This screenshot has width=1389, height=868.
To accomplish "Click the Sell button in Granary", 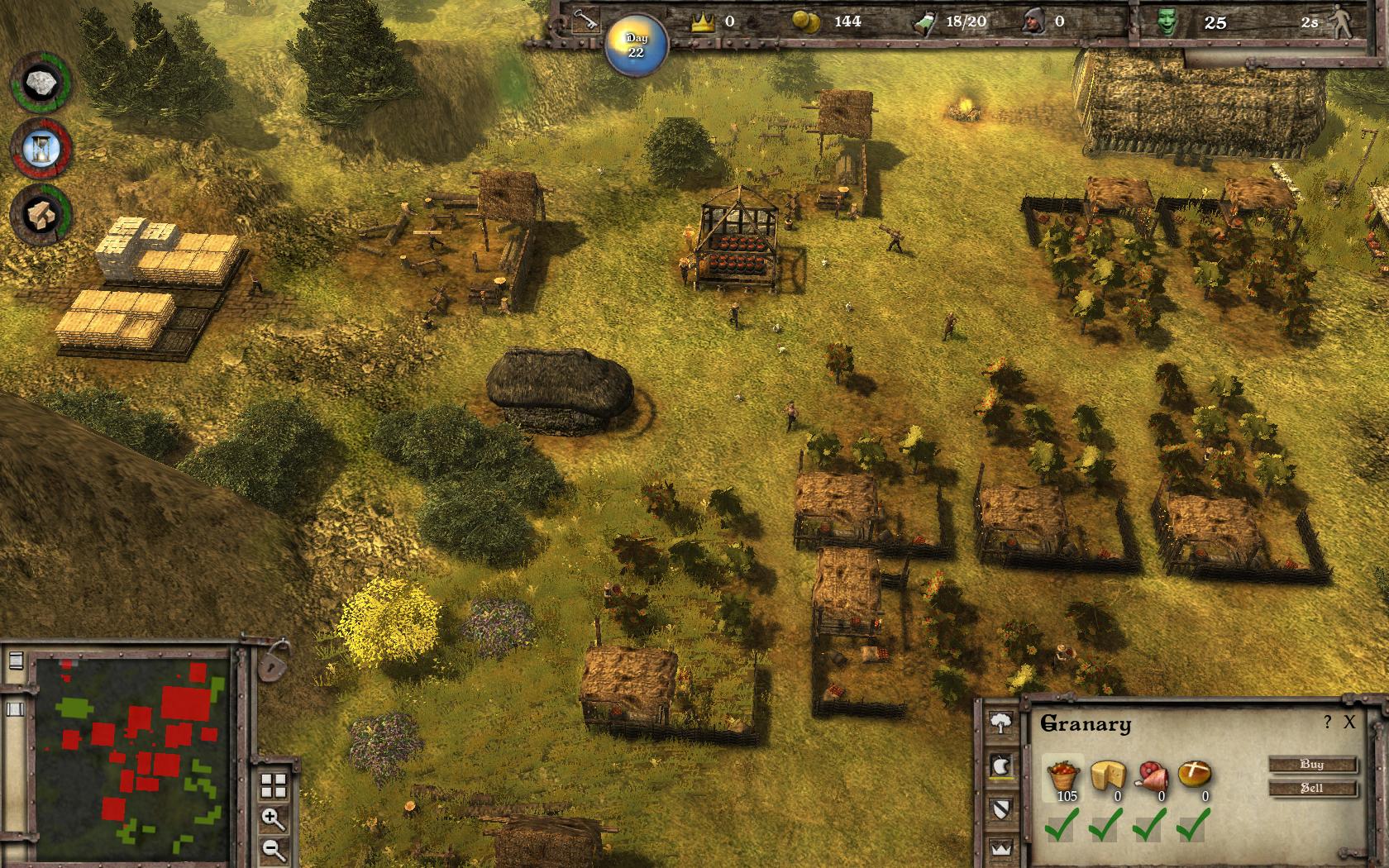I will click(1312, 788).
